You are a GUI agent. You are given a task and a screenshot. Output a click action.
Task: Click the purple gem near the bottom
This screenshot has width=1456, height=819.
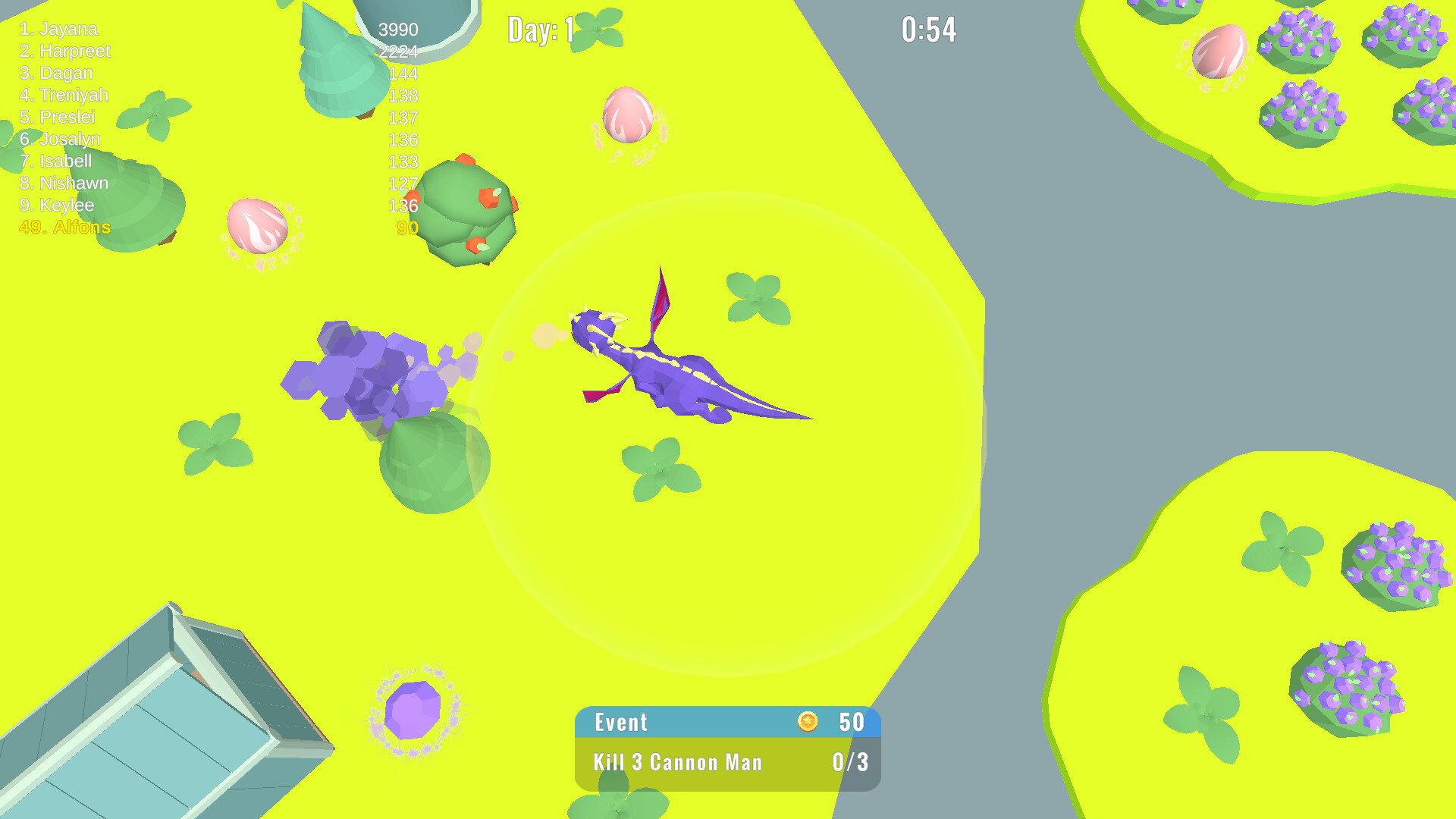pos(413,711)
